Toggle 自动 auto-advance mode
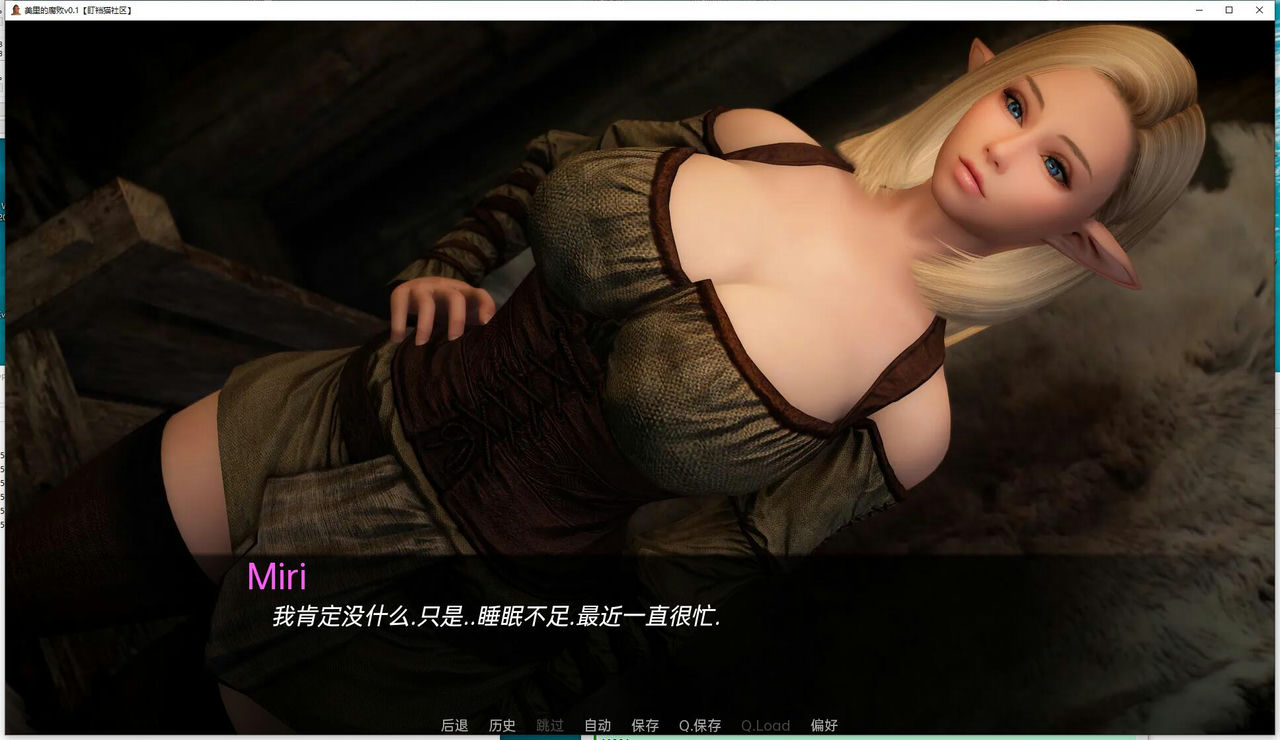 click(595, 725)
